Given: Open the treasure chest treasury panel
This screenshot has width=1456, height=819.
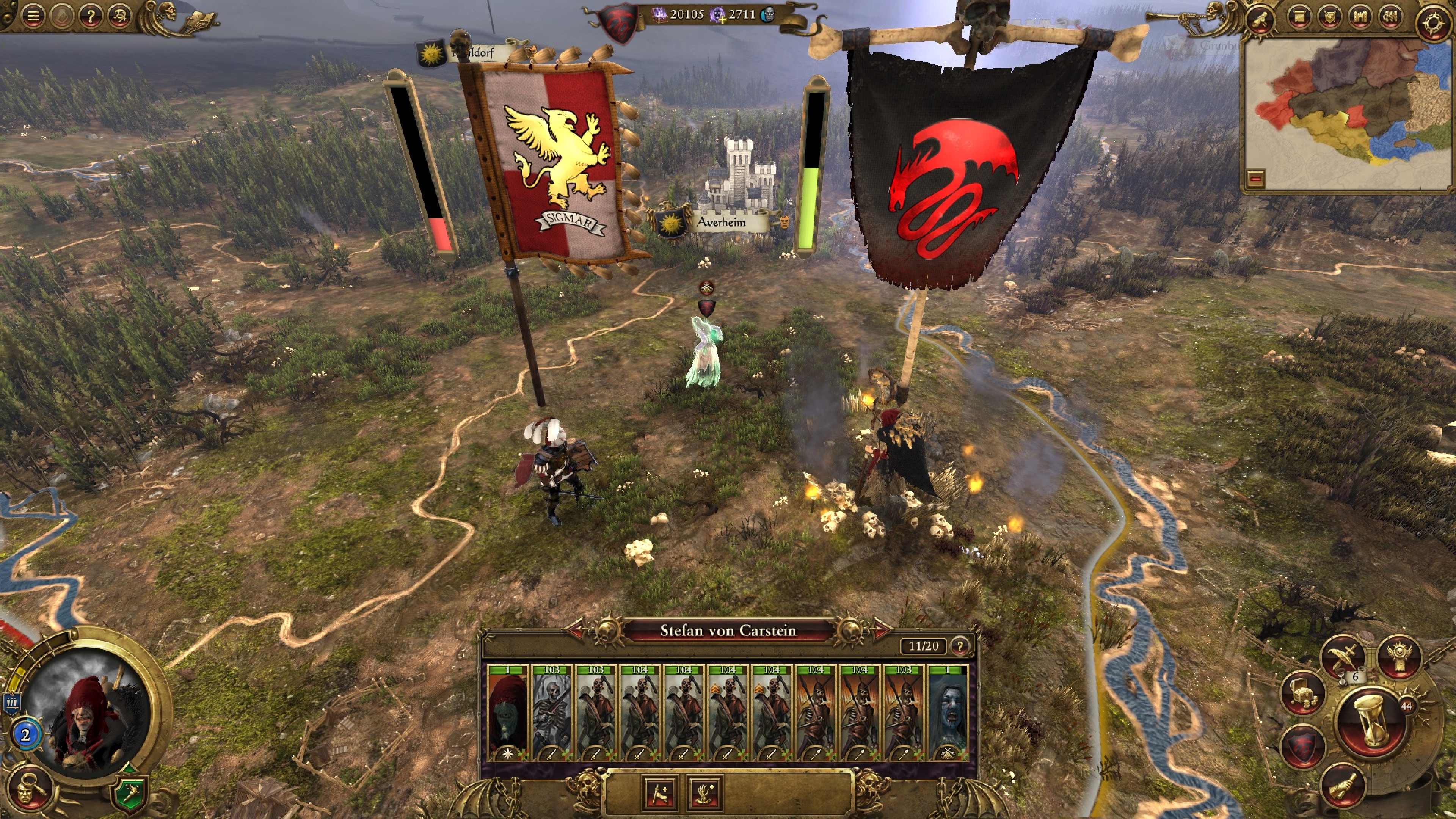Looking at the screenshot, I should (1303, 693).
